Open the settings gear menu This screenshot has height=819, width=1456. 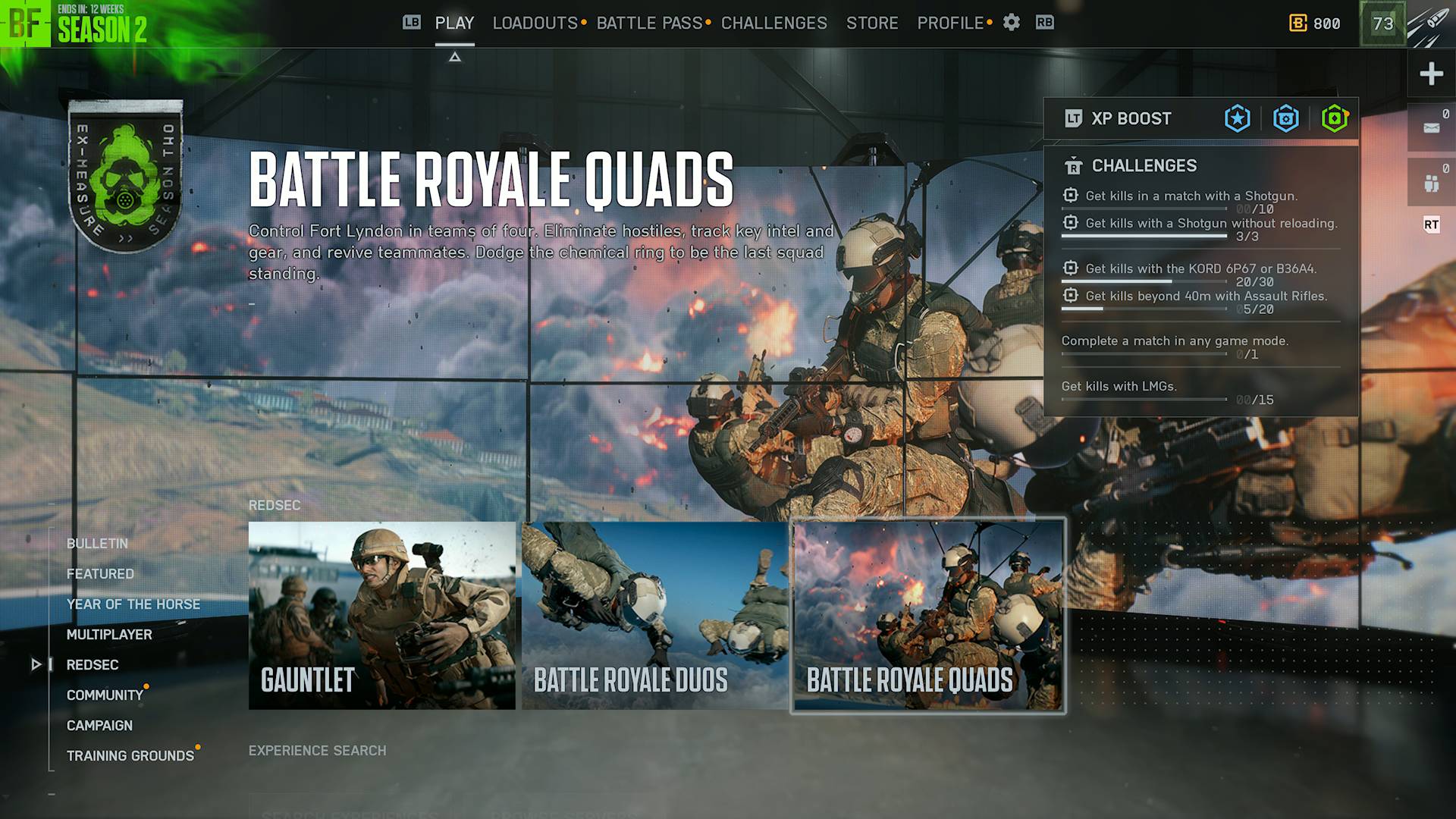[1012, 23]
